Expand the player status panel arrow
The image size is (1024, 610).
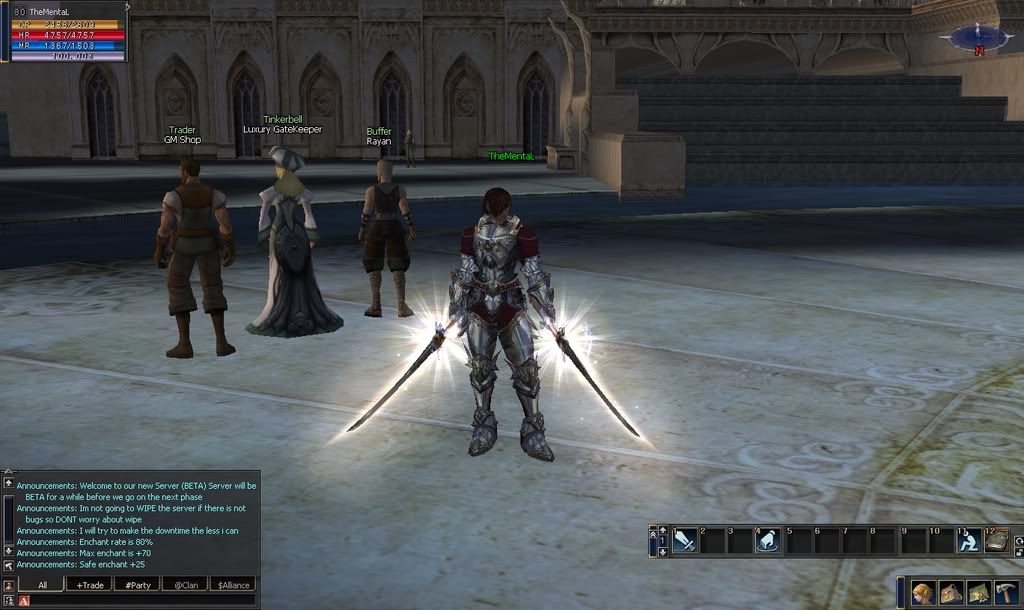[127, 7]
